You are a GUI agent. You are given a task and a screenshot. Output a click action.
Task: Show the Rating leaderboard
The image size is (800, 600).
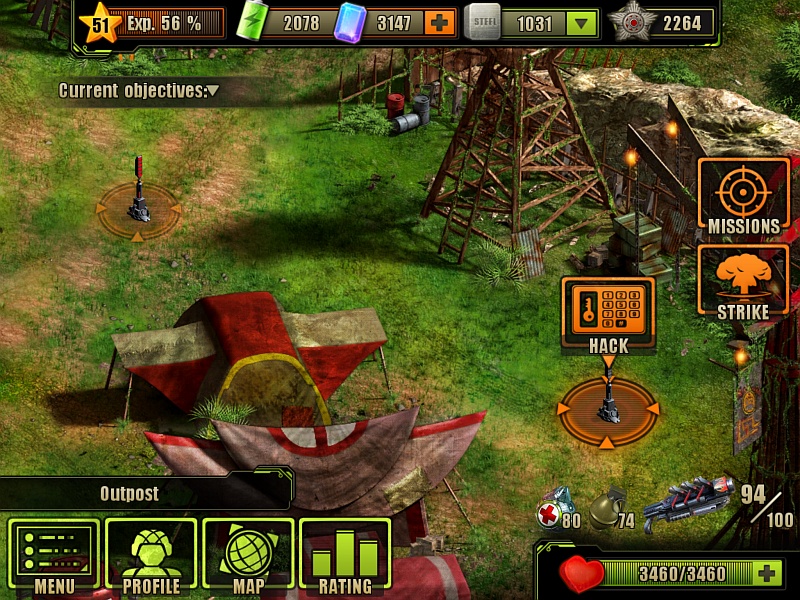coord(345,556)
